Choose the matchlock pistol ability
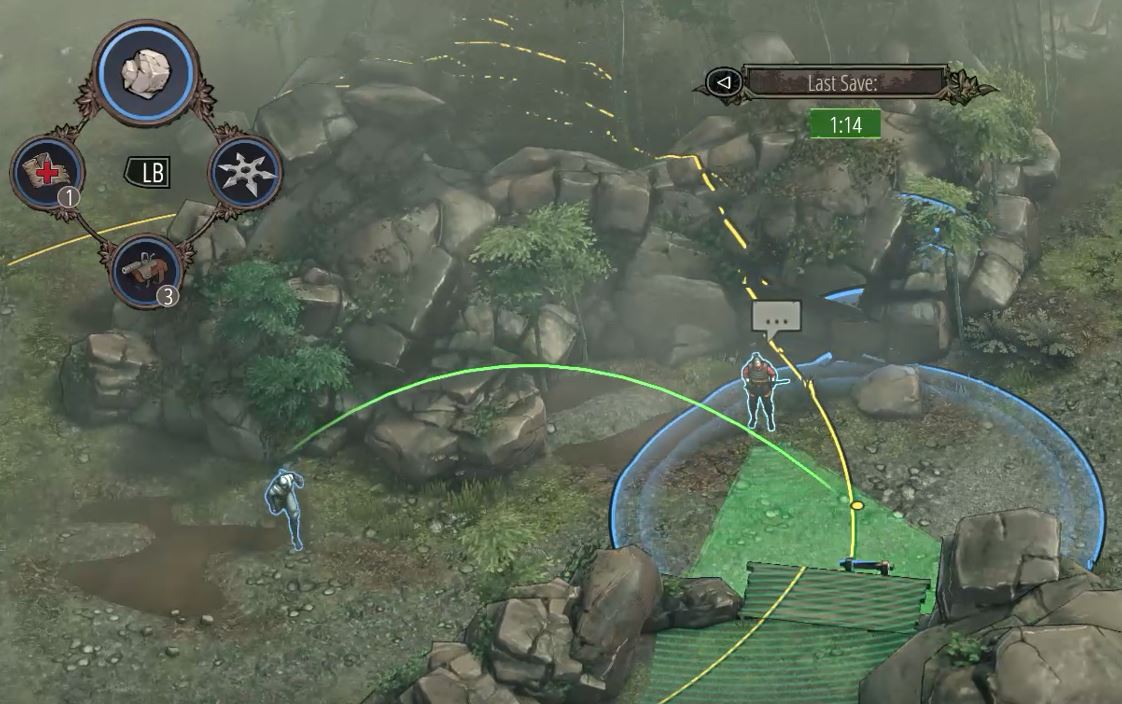The image size is (1122, 704). point(145,269)
